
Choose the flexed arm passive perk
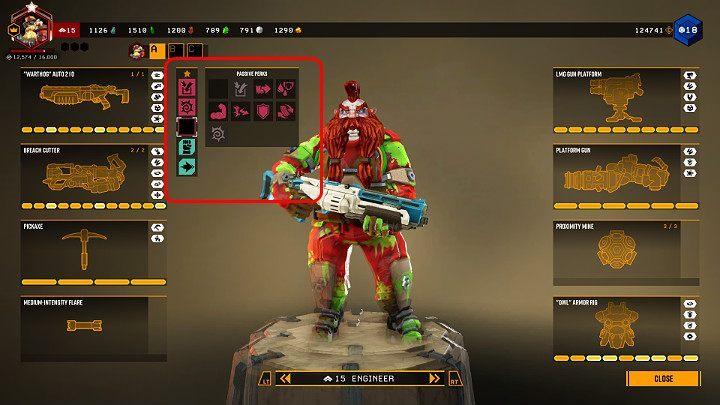click(x=218, y=111)
